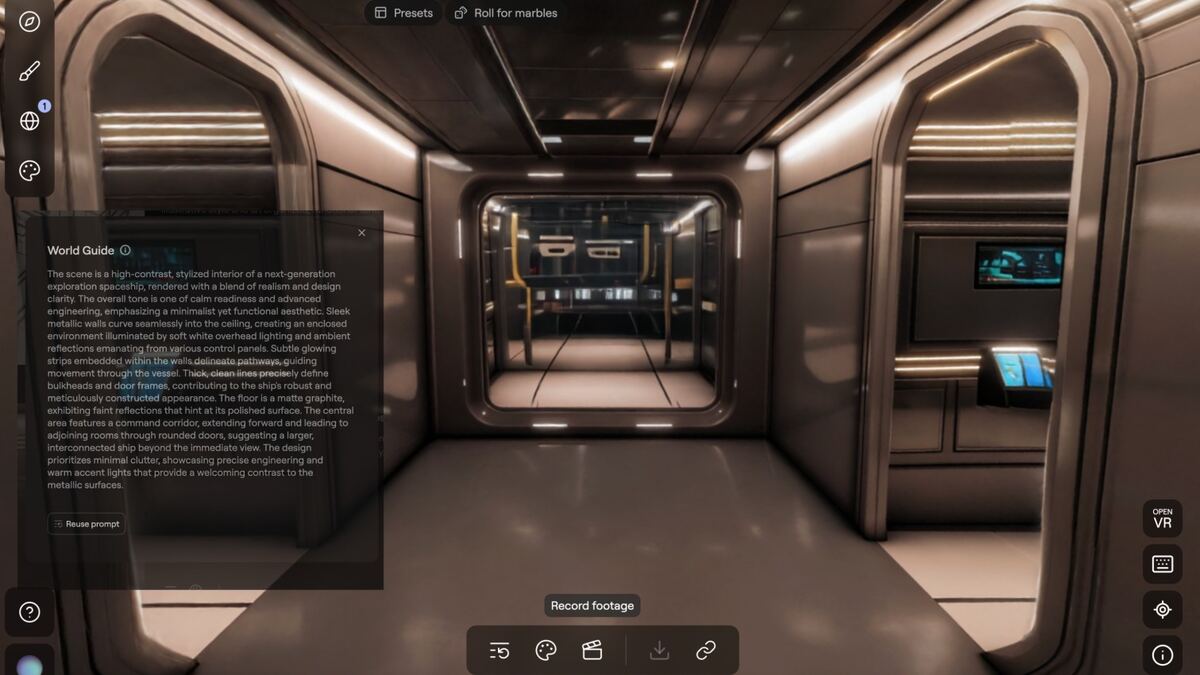The height and width of the screenshot is (675, 1200).
Task: Close the World Guide panel
Action: coord(362,233)
